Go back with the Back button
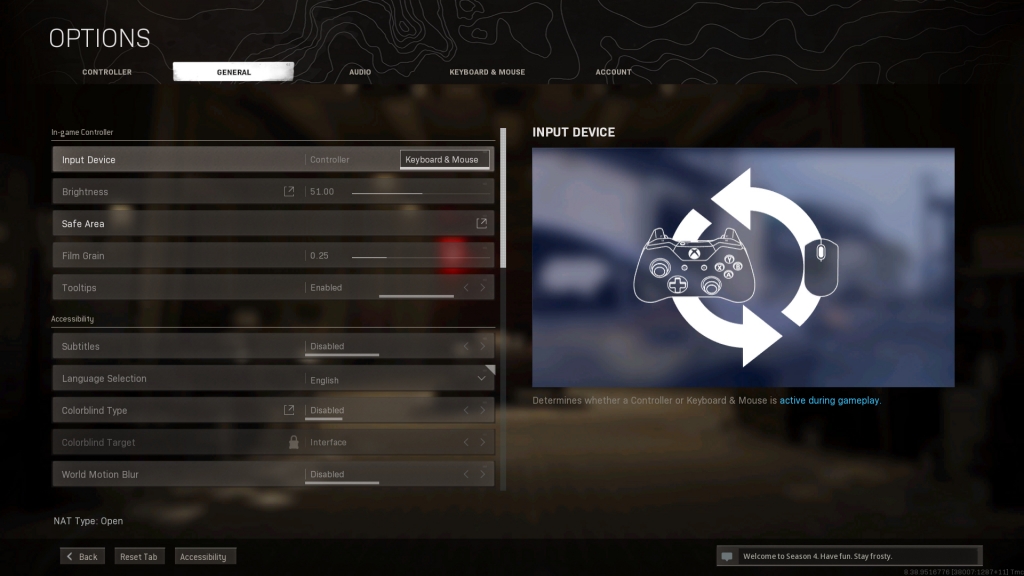The width and height of the screenshot is (1024, 576). (x=82, y=556)
